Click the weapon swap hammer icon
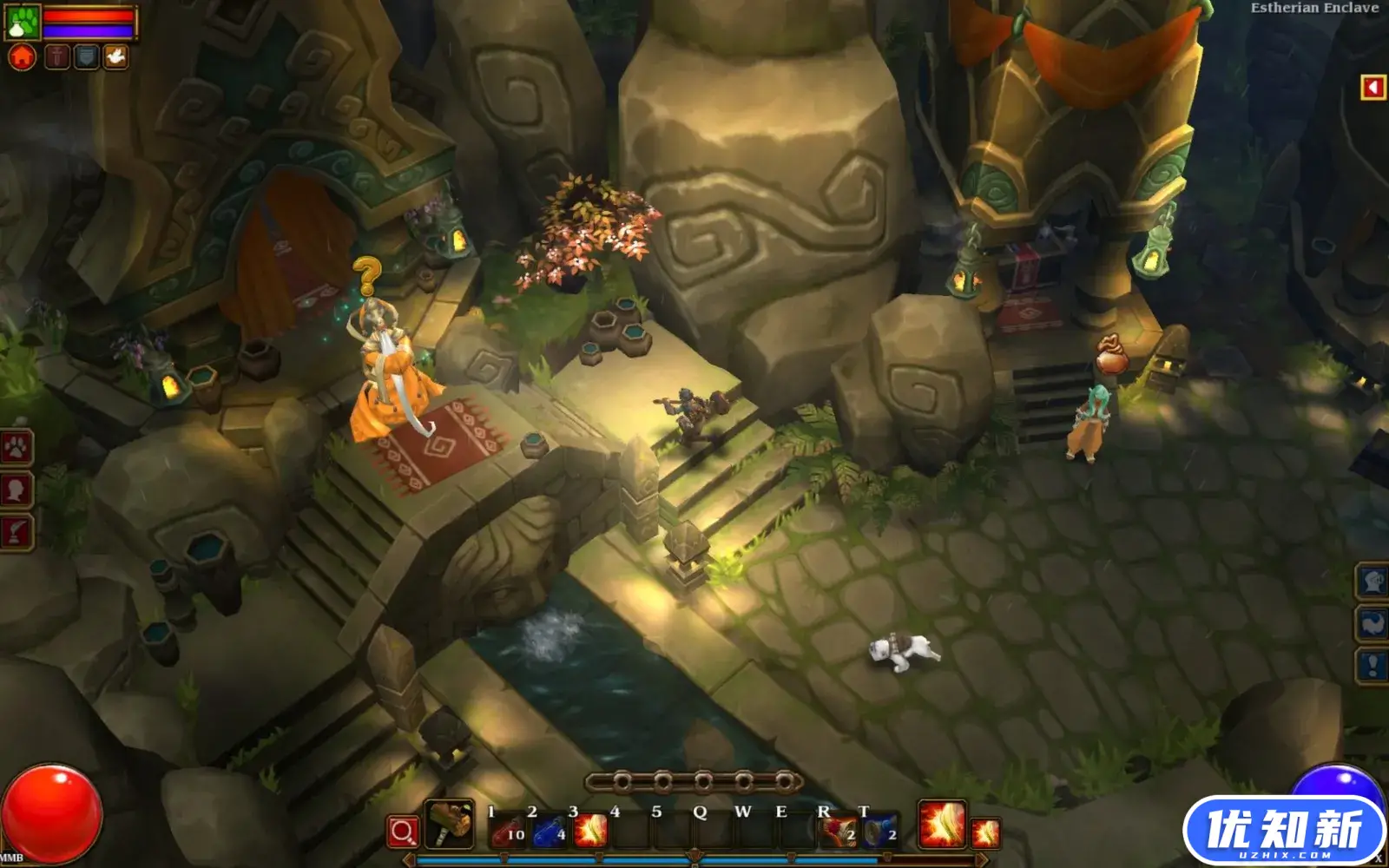The width and height of the screenshot is (1389, 868). coord(449,825)
